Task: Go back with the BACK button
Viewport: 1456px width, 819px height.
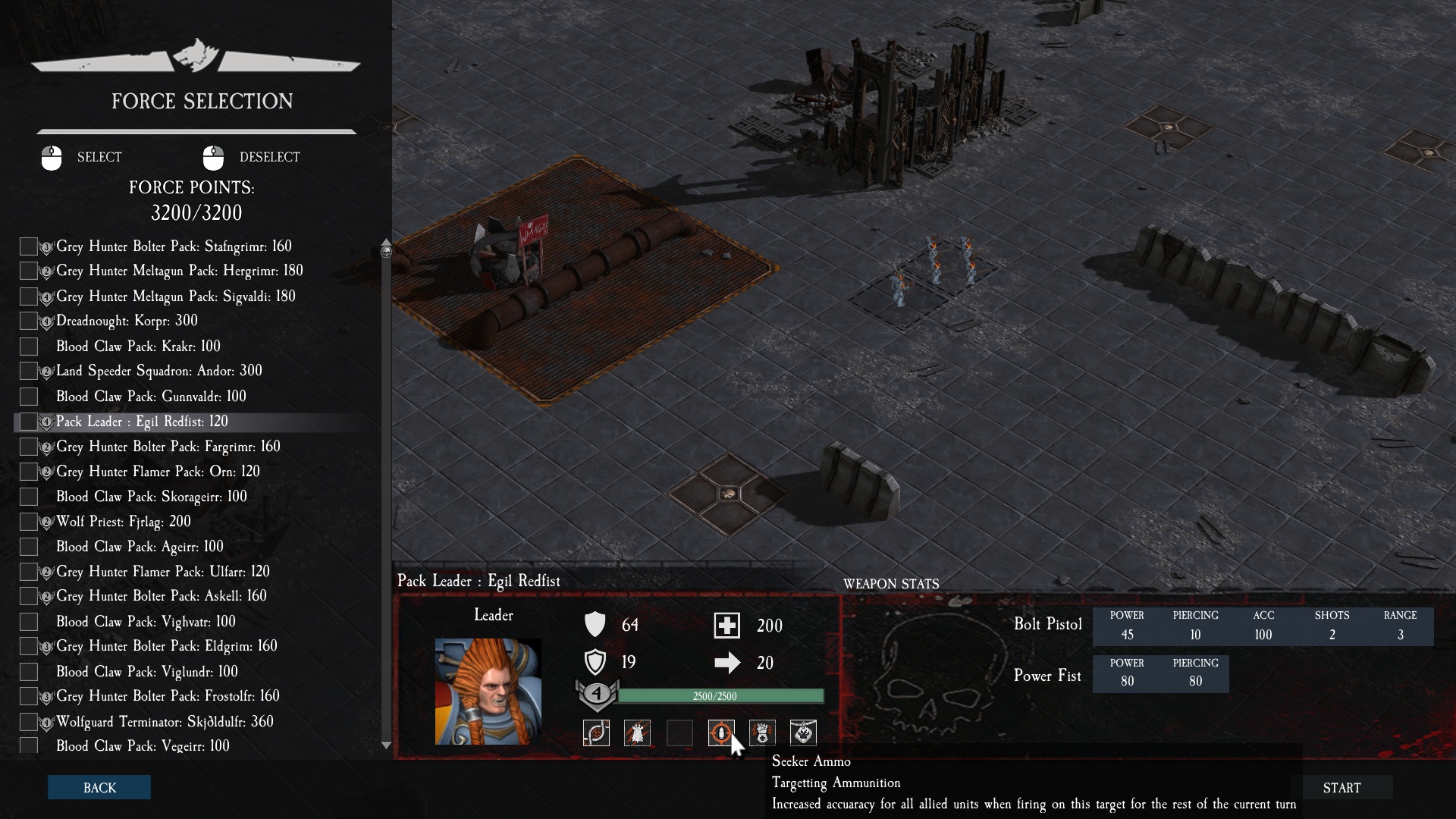Action: pyautogui.click(x=99, y=787)
